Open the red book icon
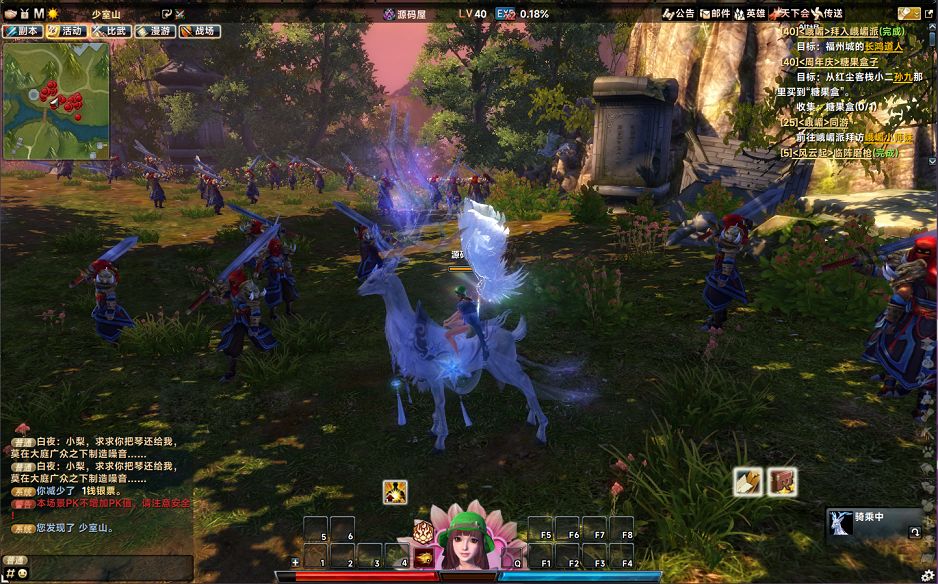 (782, 481)
